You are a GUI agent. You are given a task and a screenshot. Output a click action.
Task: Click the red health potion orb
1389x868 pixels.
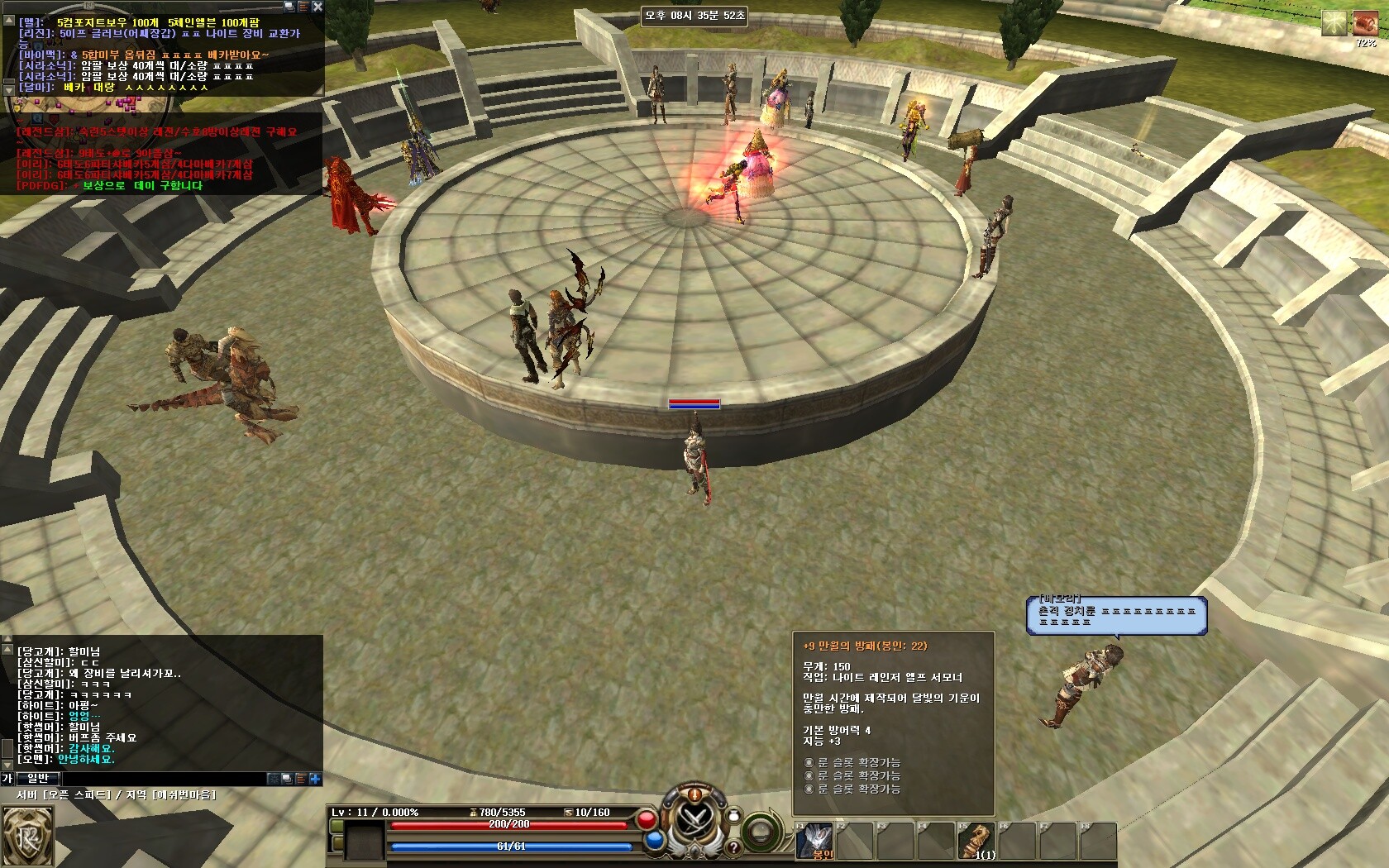647,820
